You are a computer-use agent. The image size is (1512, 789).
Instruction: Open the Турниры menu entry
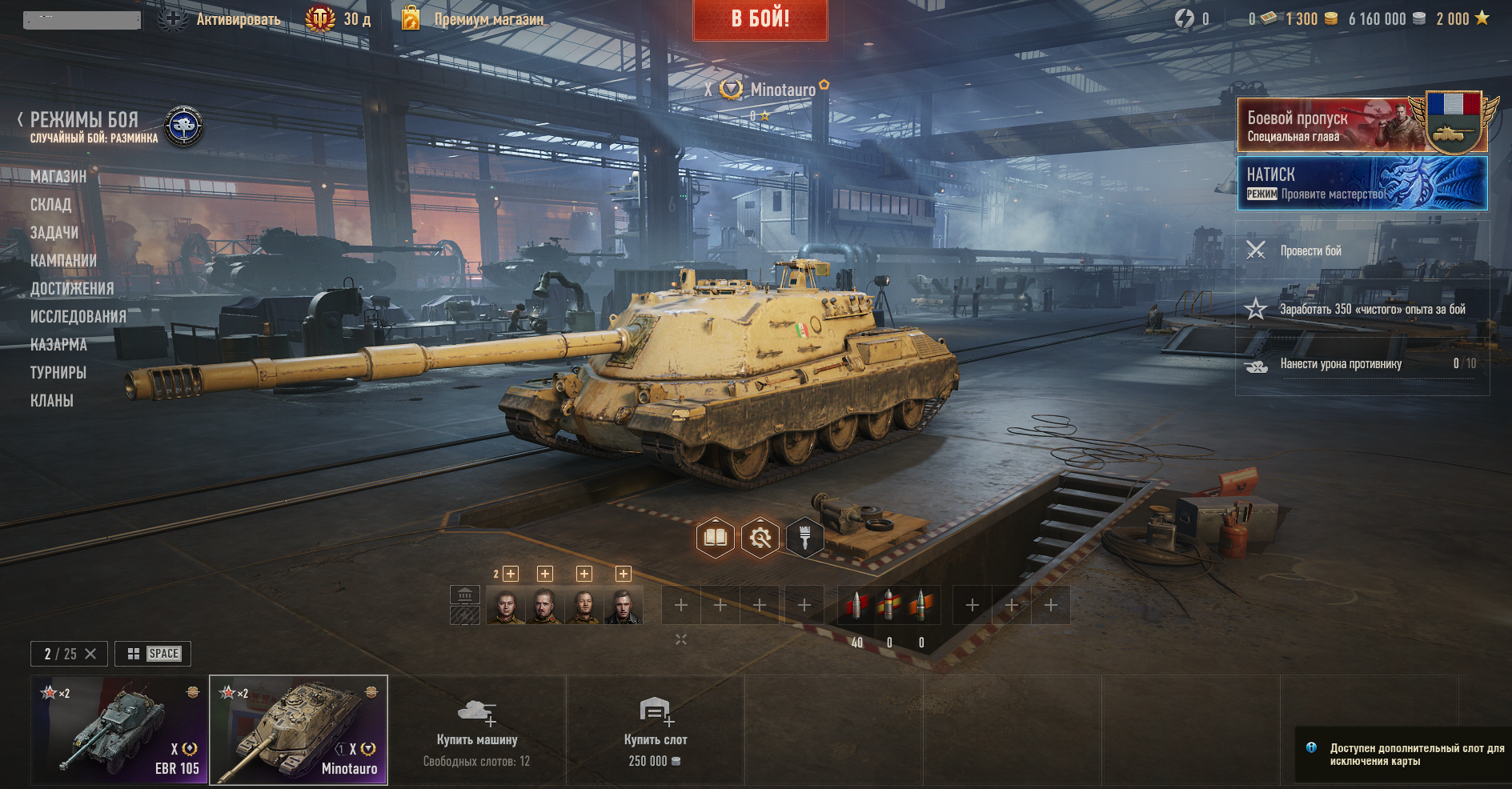(58, 373)
